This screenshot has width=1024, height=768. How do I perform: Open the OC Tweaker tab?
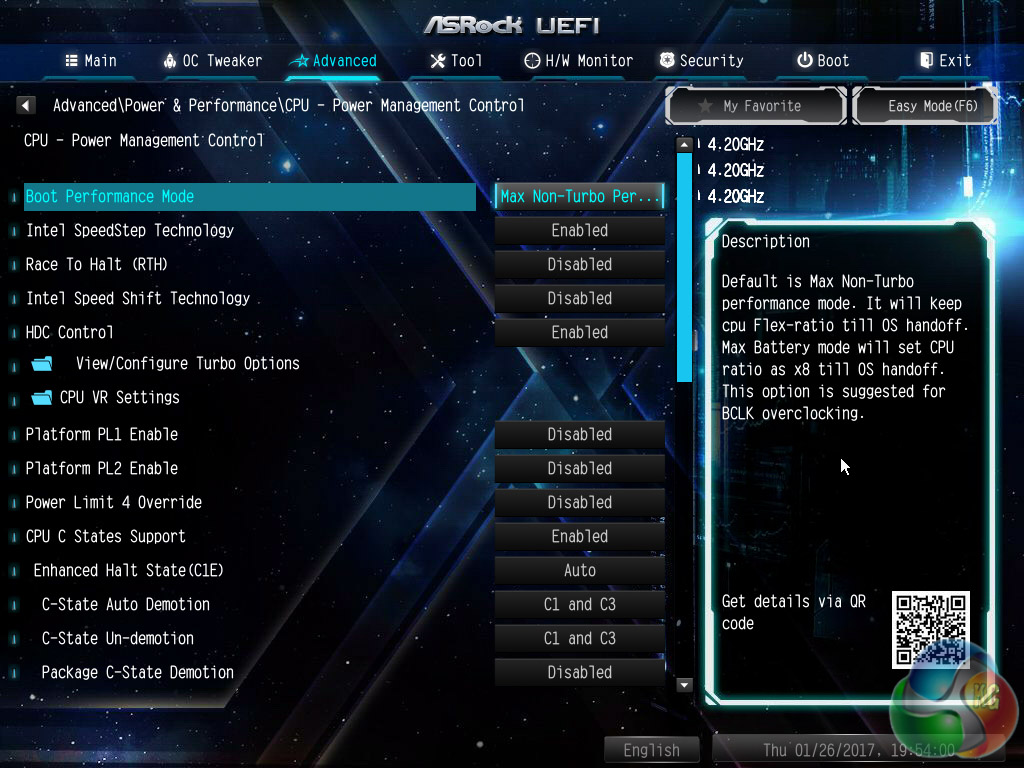coord(212,61)
